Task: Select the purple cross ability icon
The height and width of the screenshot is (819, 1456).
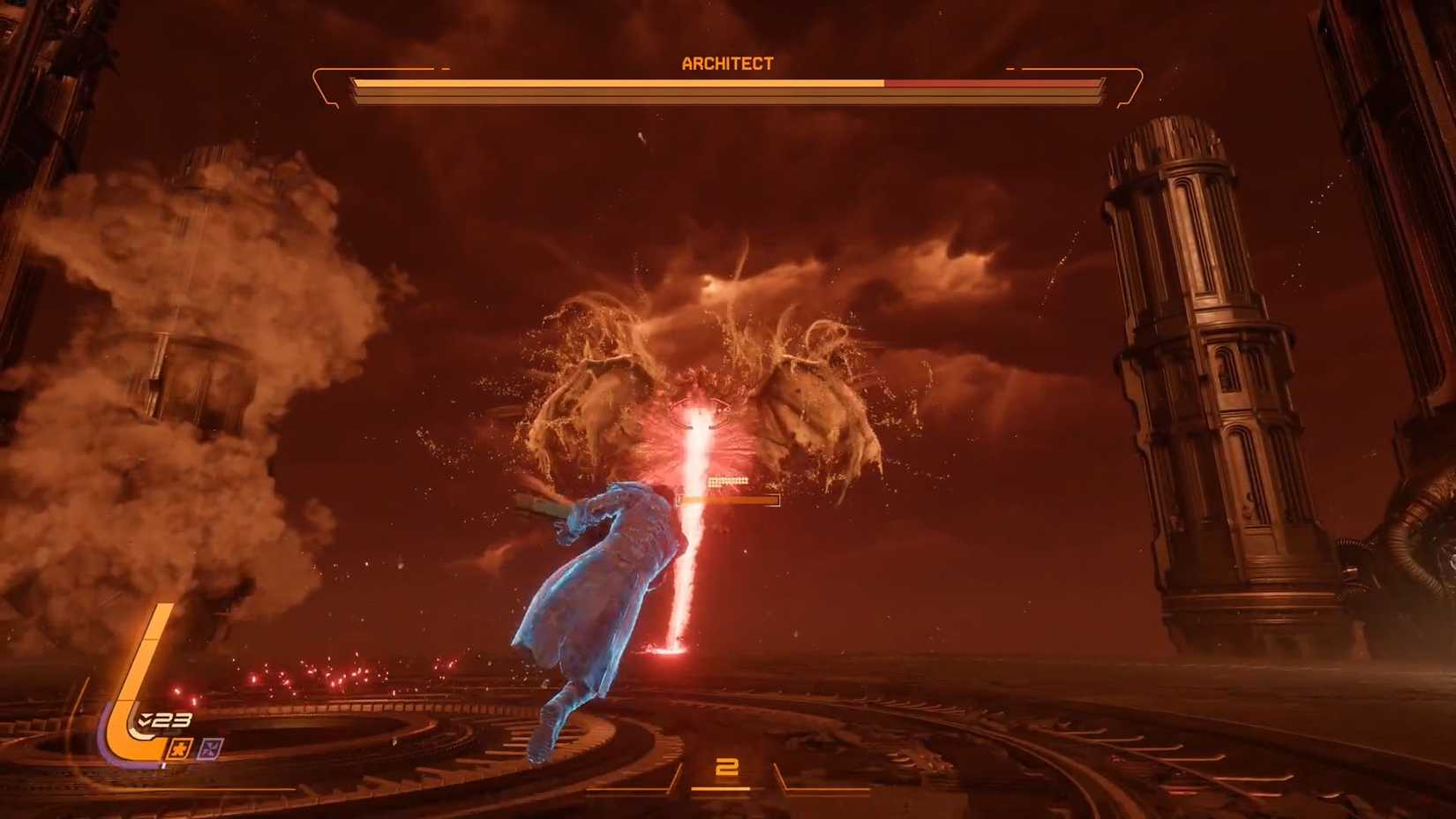Action: point(212,746)
